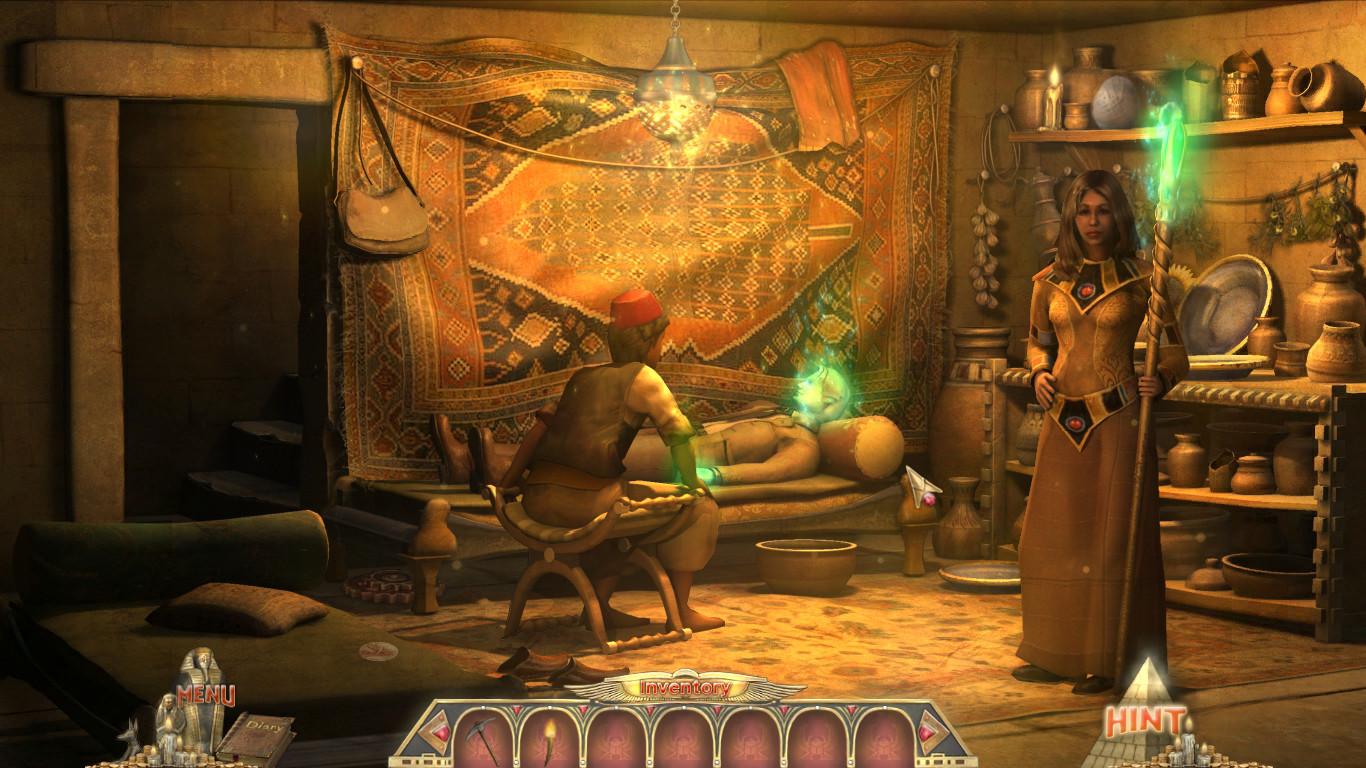Open the game MENU
The width and height of the screenshot is (1366, 768).
pos(205,694)
